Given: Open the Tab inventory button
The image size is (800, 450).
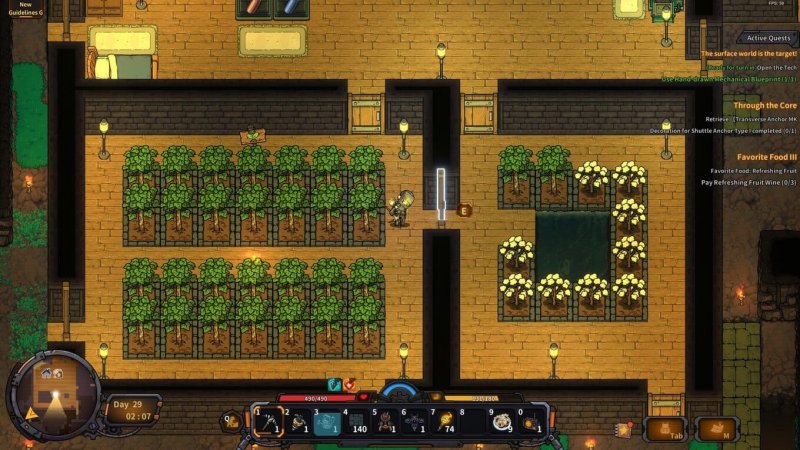Looking at the screenshot, I should click(664, 429).
